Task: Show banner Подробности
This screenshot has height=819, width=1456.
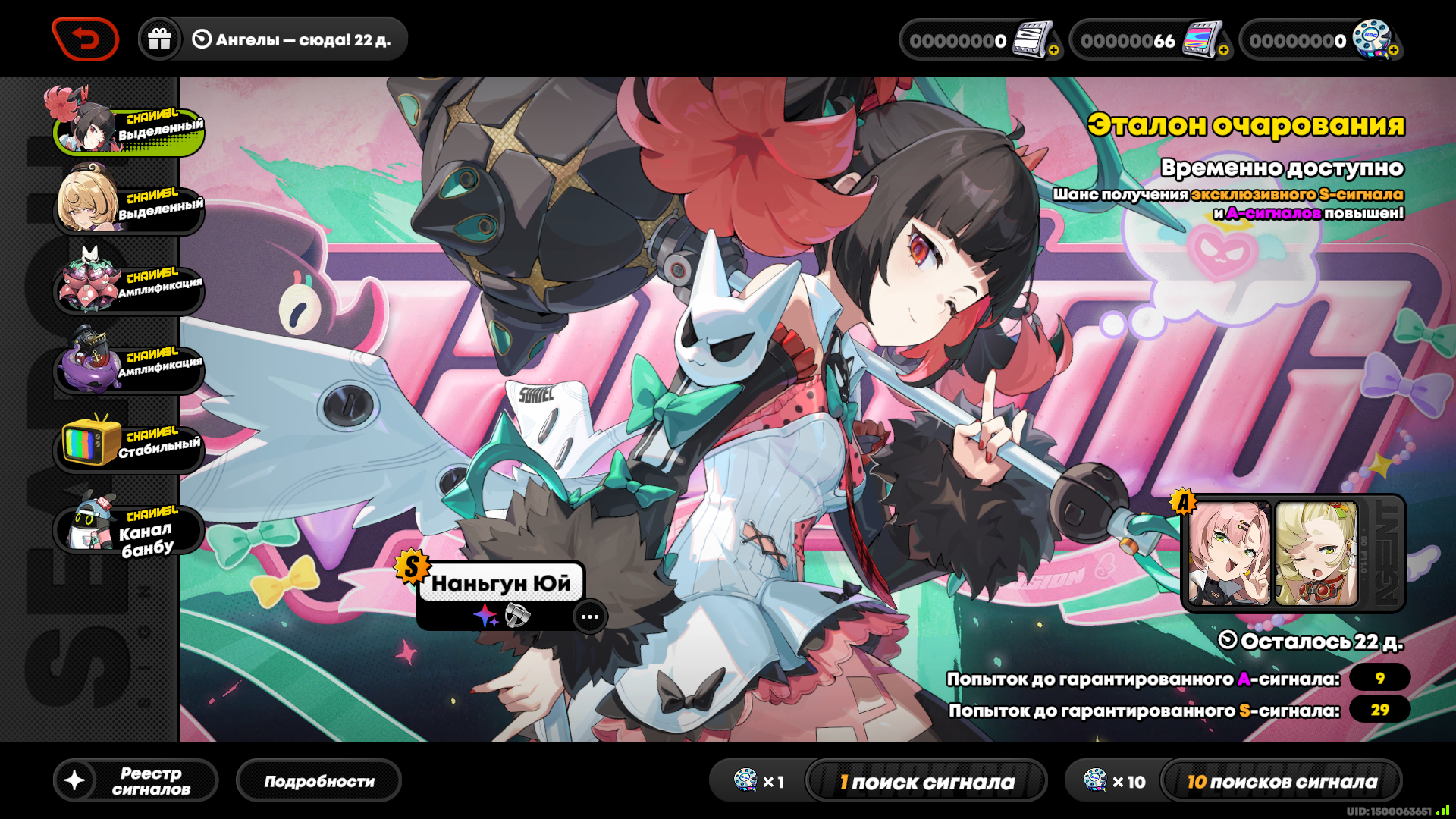Action: (x=318, y=781)
